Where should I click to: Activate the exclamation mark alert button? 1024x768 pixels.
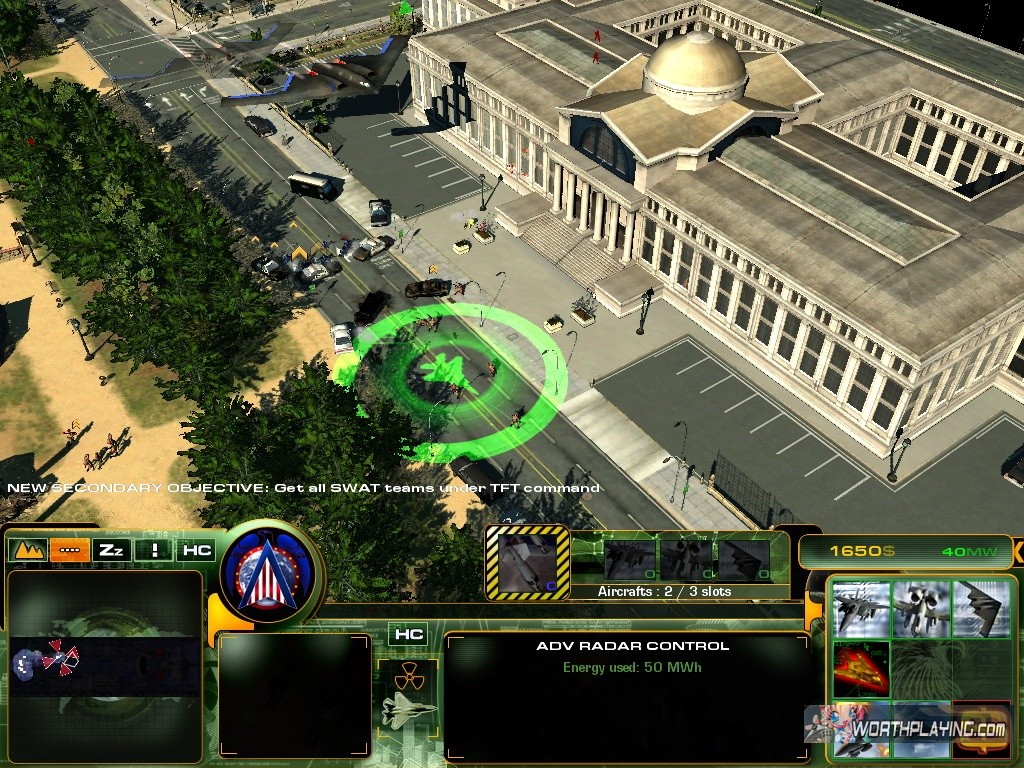pyautogui.click(x=152, y=549)
